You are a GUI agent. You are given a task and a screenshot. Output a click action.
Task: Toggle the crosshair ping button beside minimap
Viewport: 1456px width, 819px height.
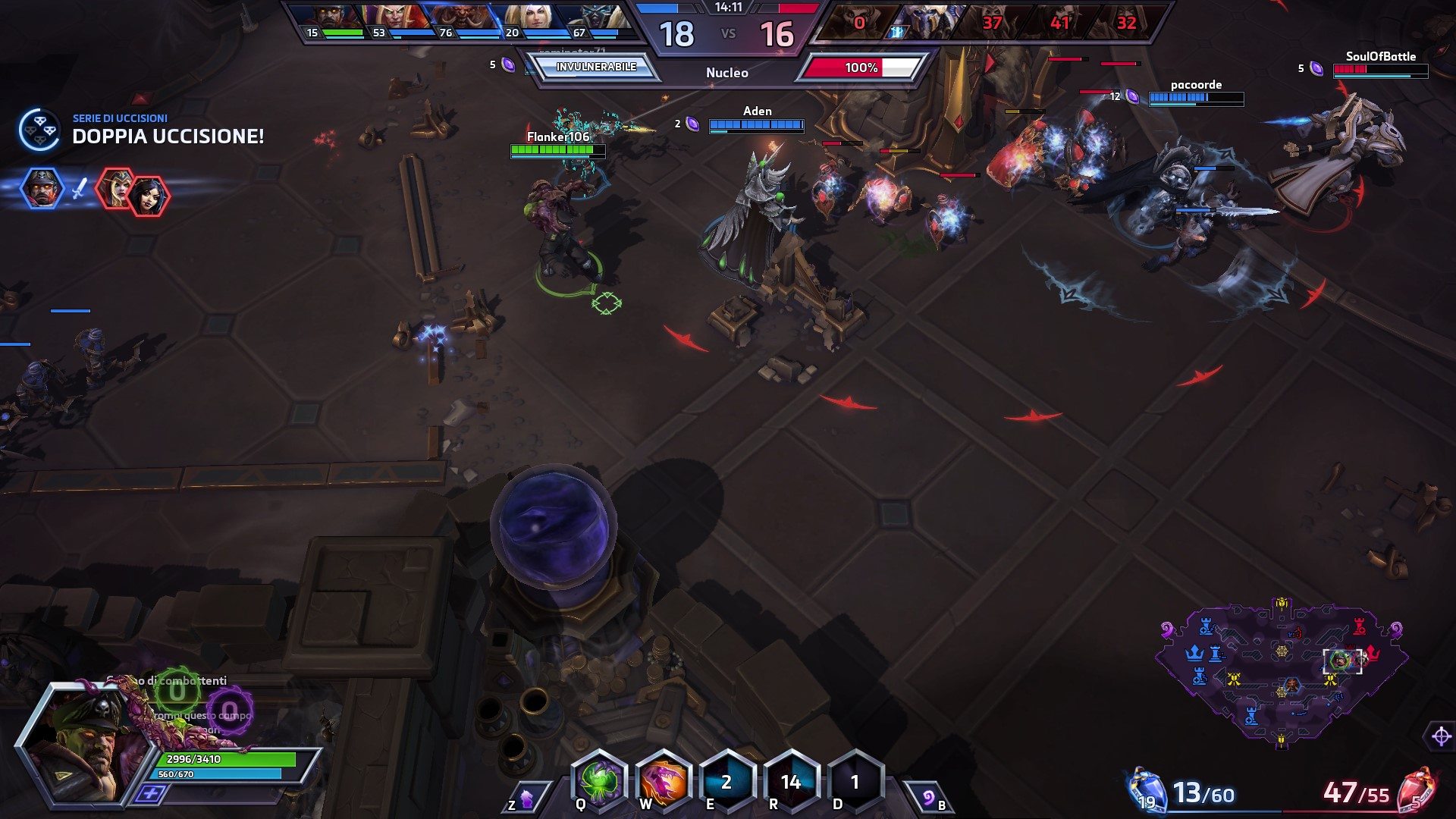pyautogui.click(x=1441, y=736)
